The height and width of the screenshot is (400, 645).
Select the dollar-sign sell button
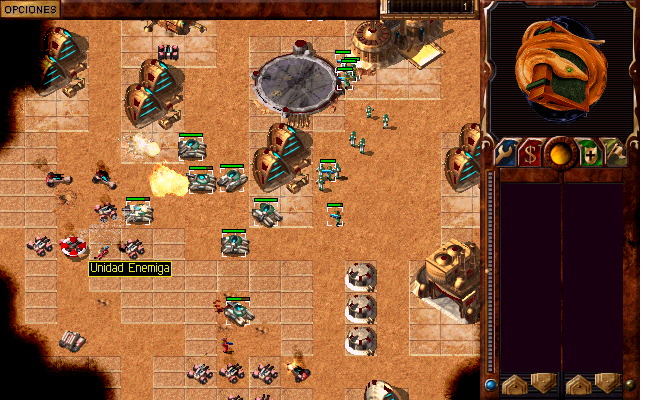point(530,154)
